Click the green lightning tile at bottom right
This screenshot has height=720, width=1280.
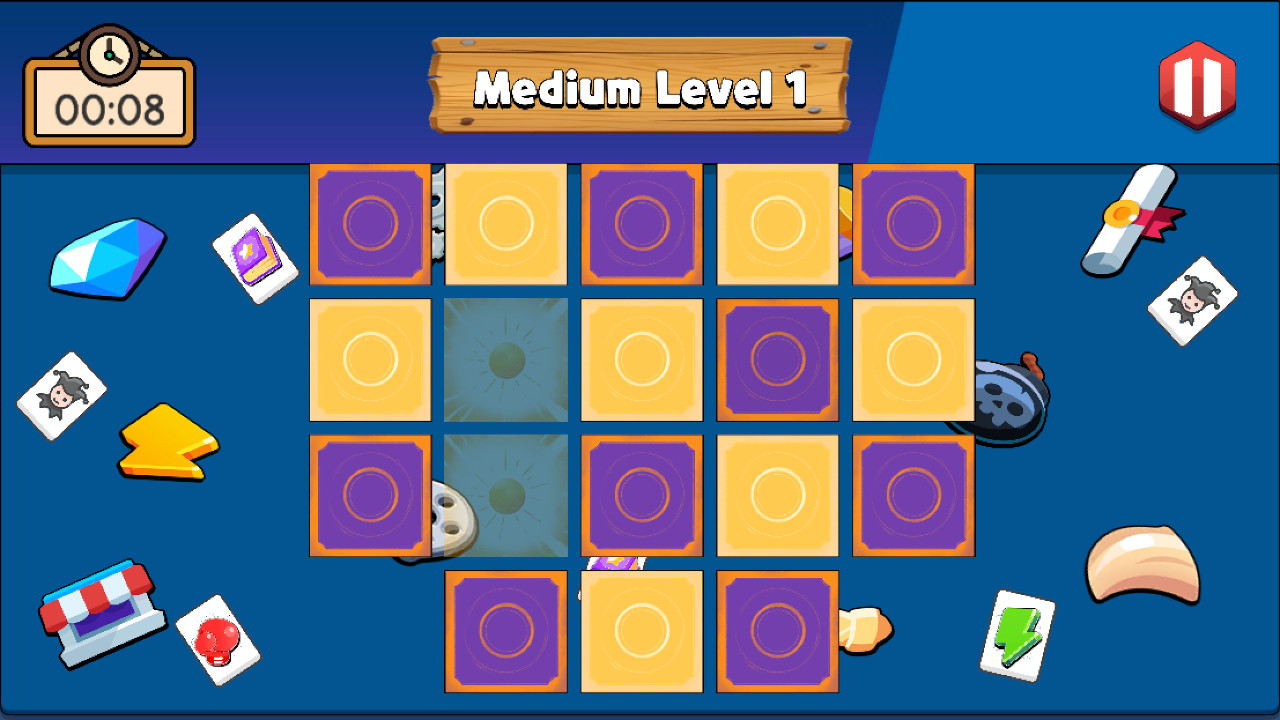(1019, 634)
